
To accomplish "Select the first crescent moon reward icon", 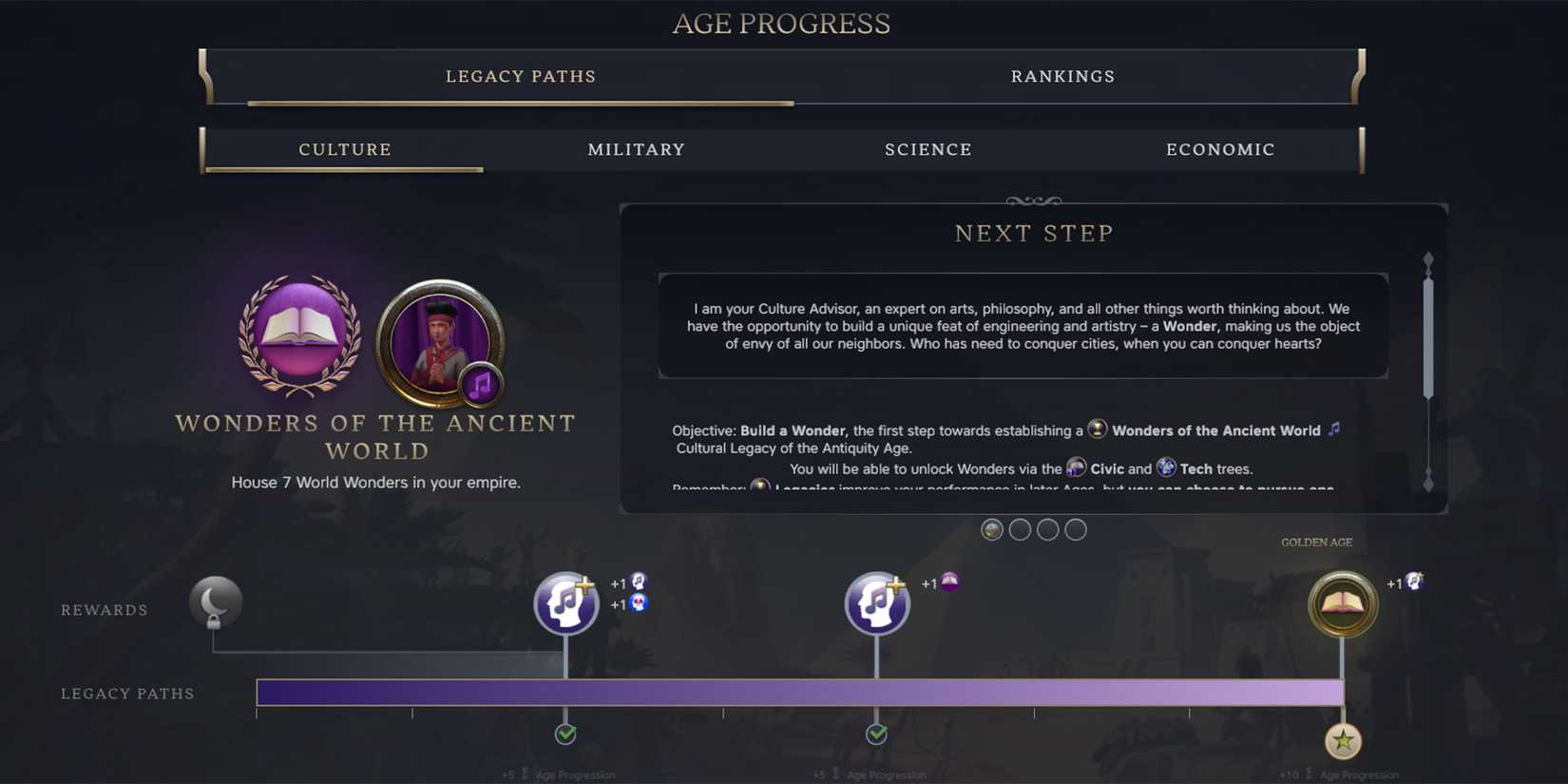I will coord(216,602).
